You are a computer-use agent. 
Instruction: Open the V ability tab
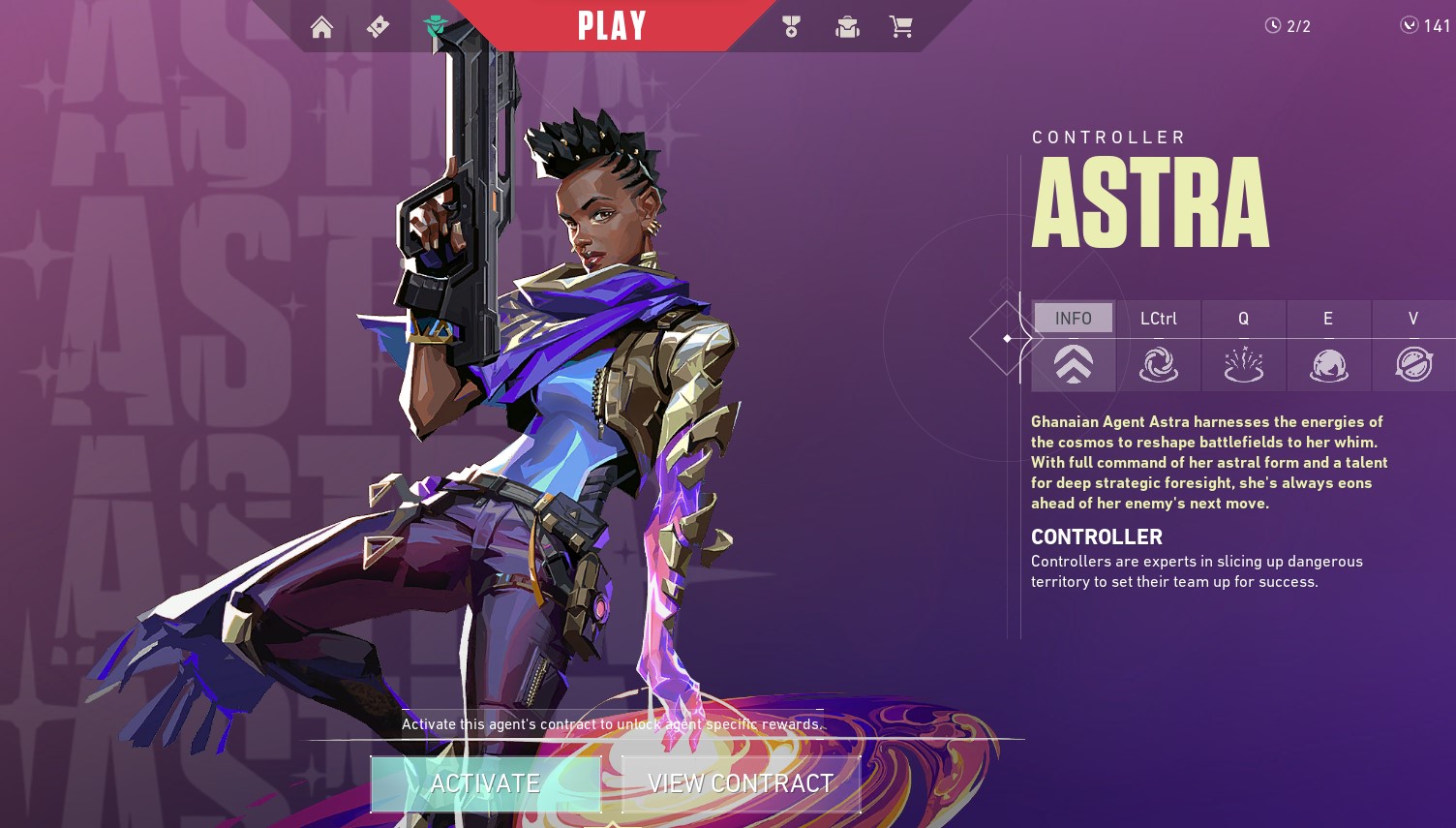[1413, 318]
